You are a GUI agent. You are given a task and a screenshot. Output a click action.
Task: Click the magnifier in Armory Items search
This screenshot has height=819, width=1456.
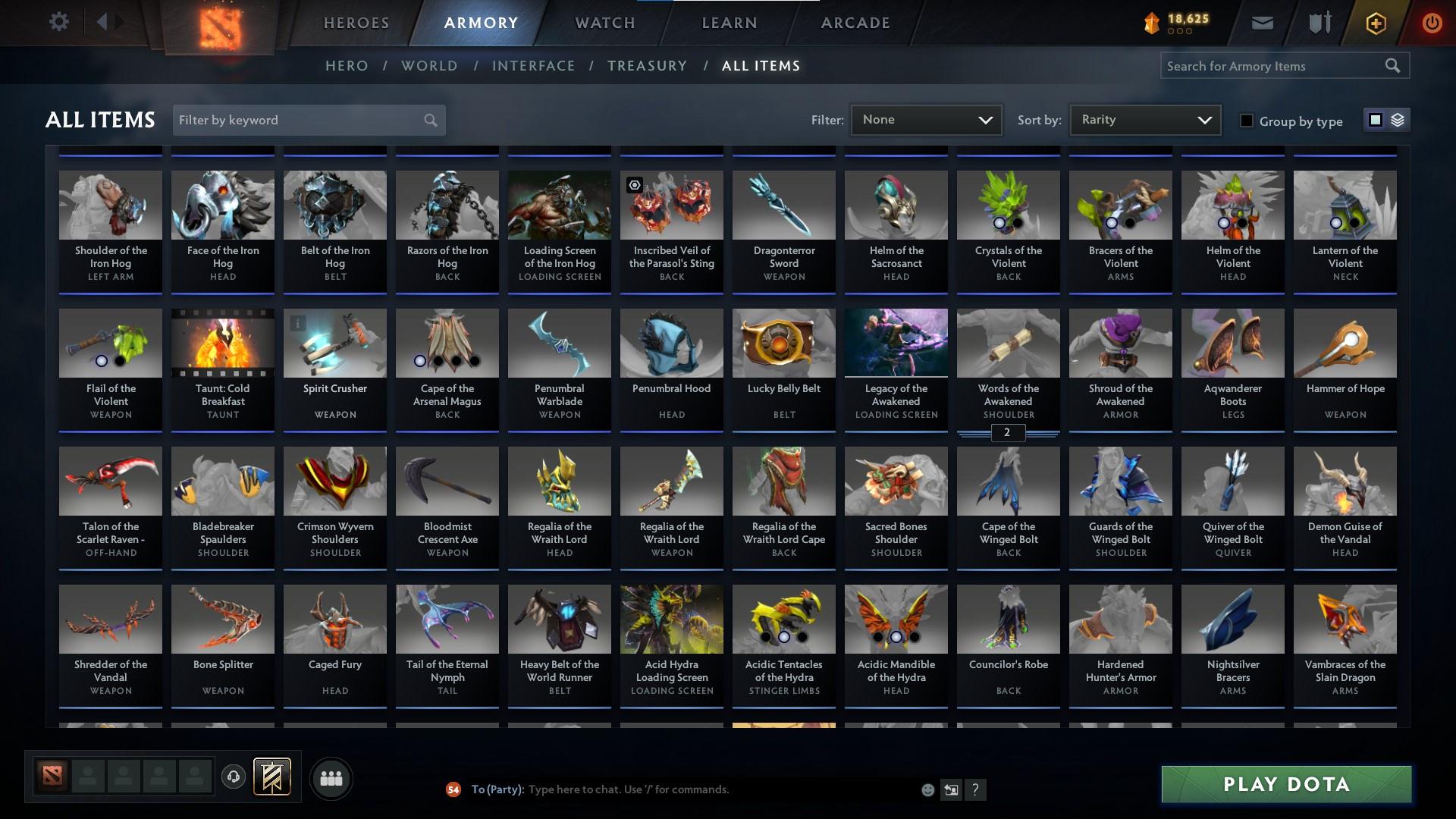point(1394,66)
